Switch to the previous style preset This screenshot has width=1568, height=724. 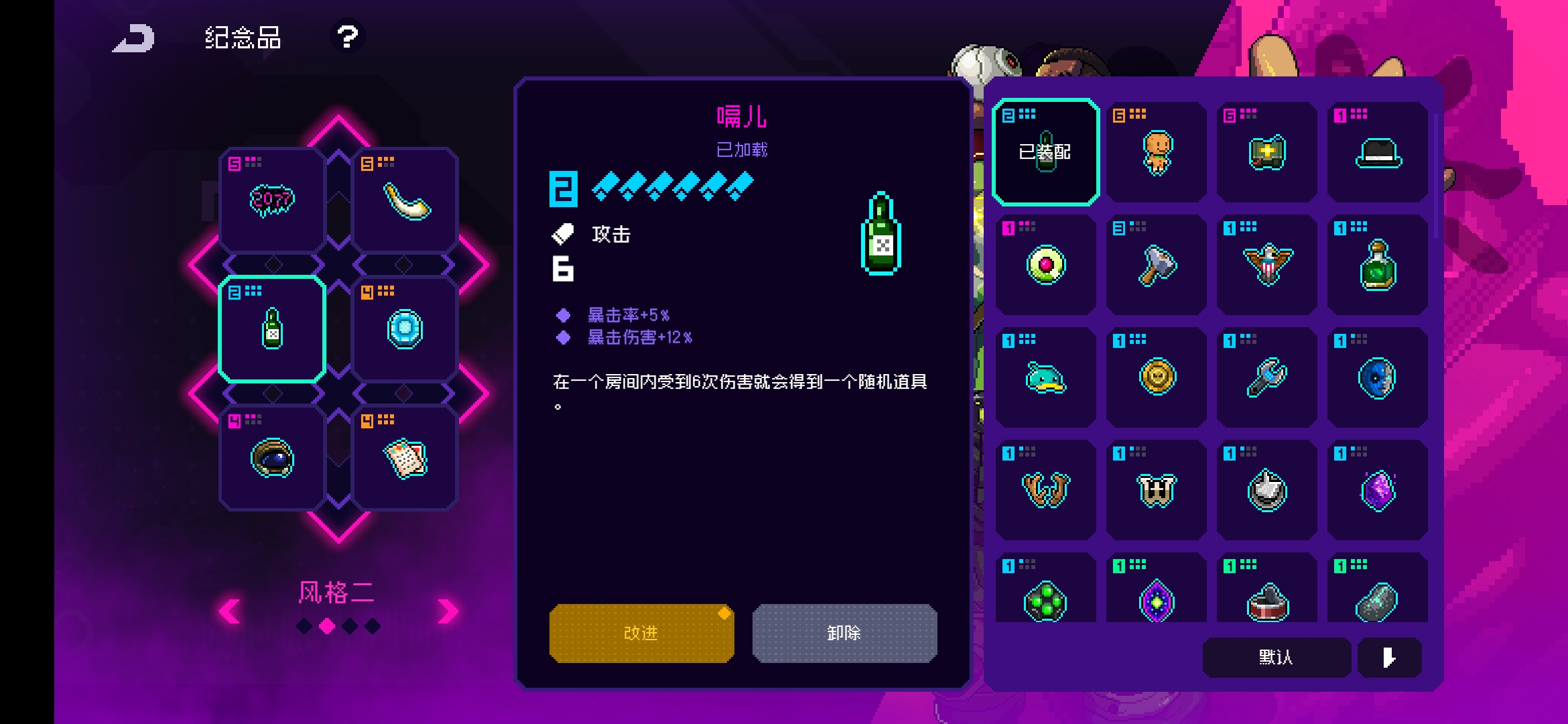click(x=230, y=611)
